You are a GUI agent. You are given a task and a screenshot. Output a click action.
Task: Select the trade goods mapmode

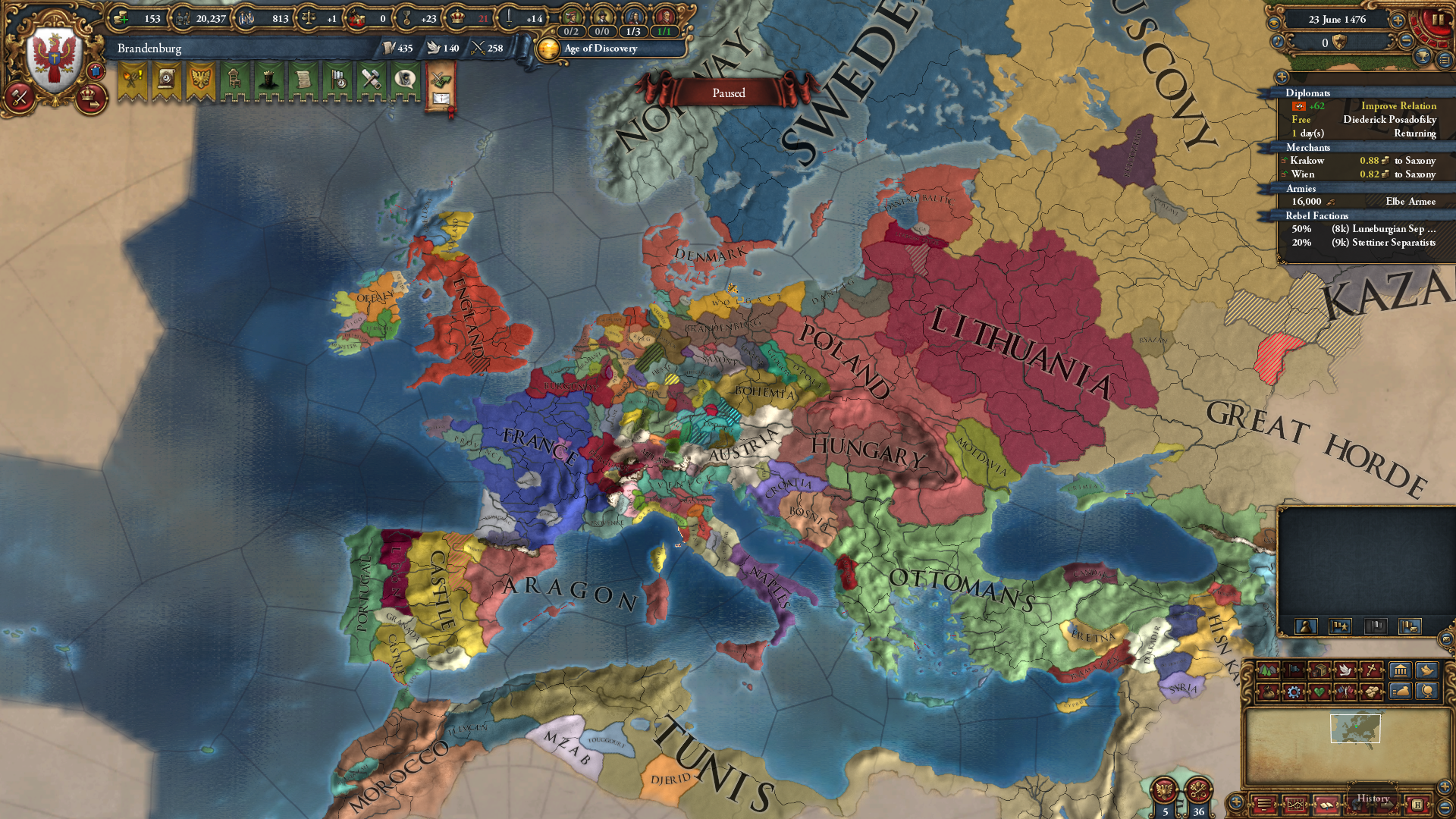(1320, 670)
